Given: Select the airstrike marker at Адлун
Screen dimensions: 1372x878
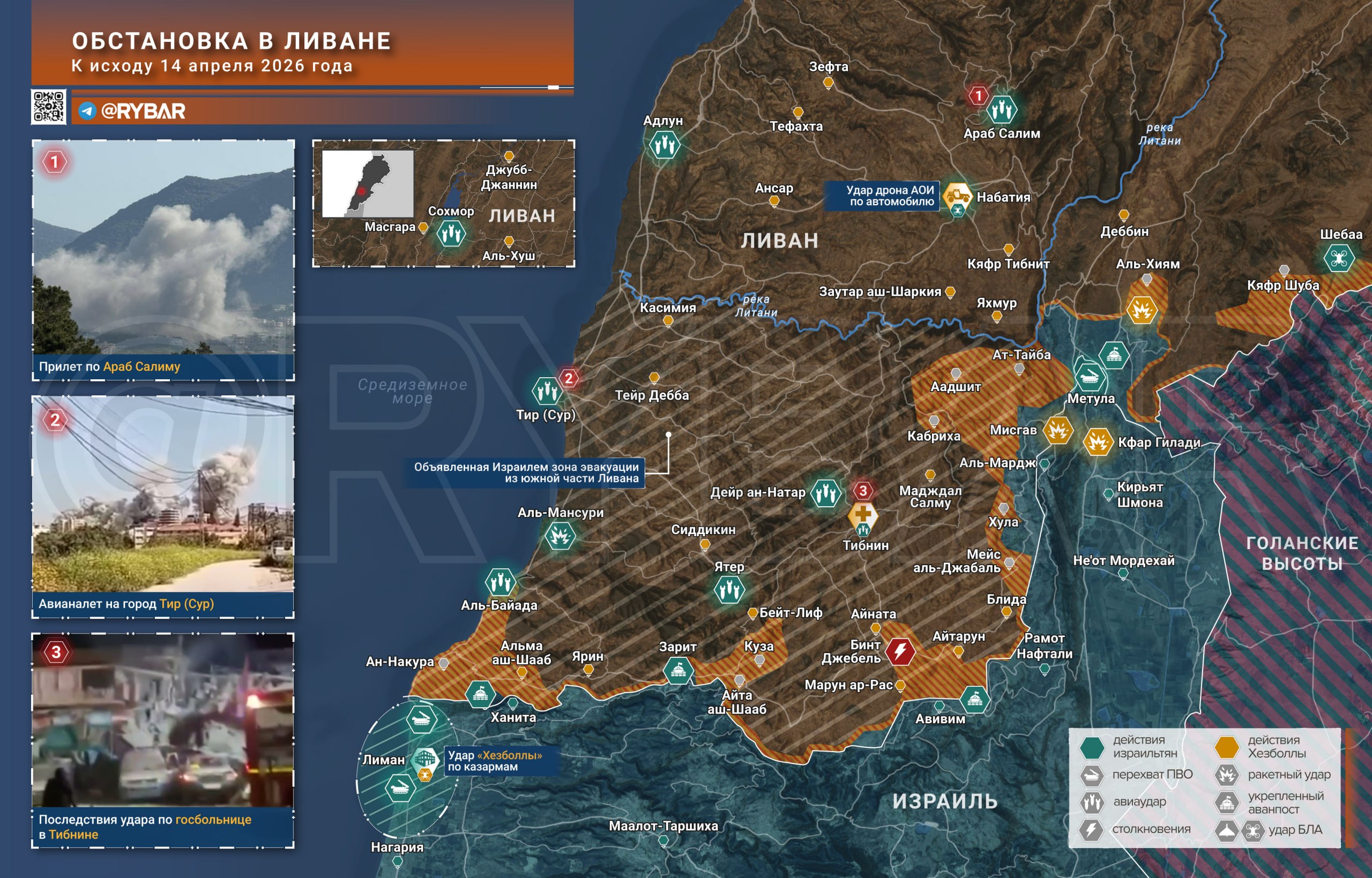Looking at the screenshot, I should (x=665, y=145).
